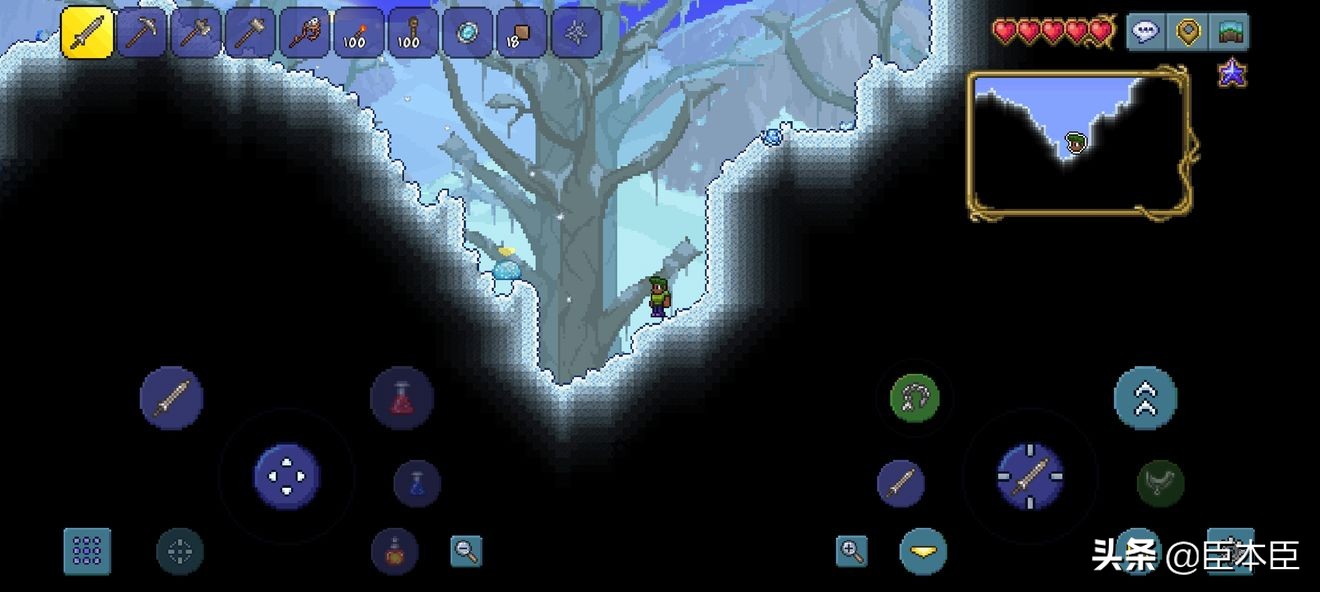Zoom in with the plus magnifier
This screenshot has width=1320, height=592.
click(x=851, y=550)
